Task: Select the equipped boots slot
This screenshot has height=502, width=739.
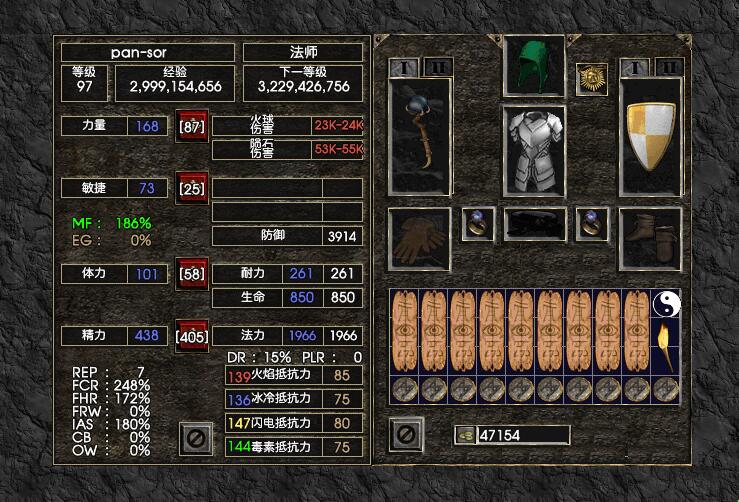Action: 650,239
